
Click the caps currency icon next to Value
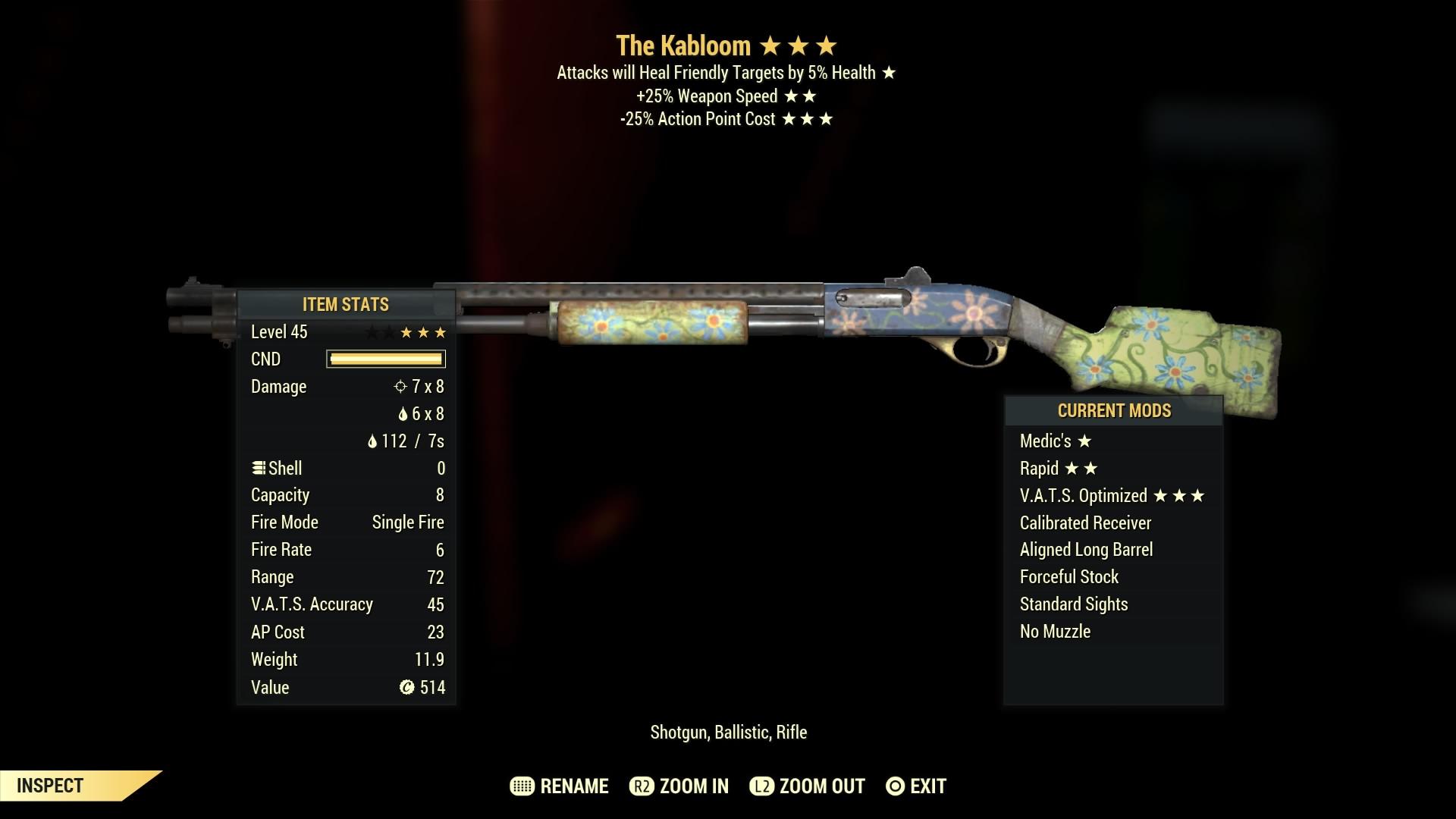point(406,687)
